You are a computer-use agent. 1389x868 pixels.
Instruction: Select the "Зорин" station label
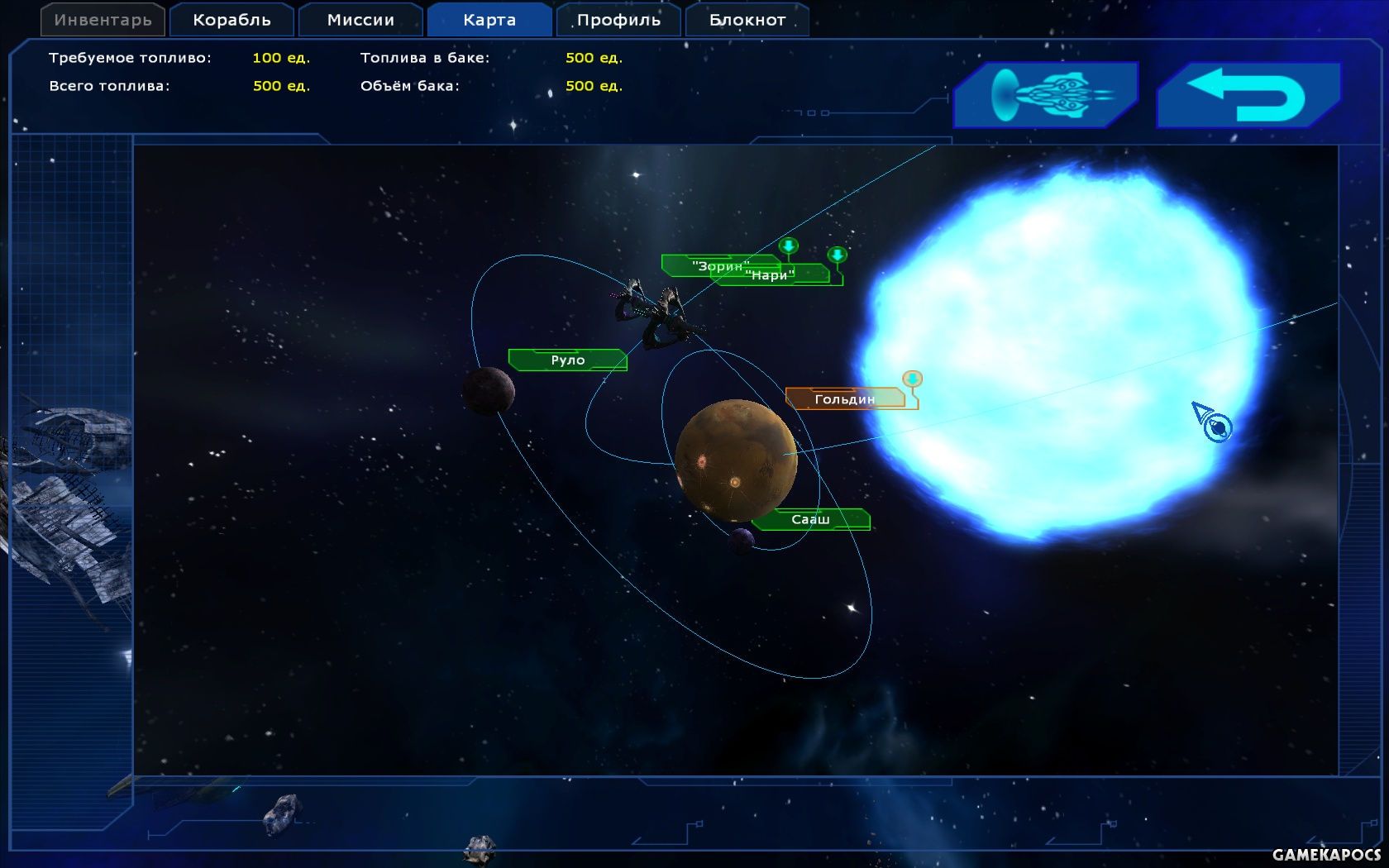(699, 265)
